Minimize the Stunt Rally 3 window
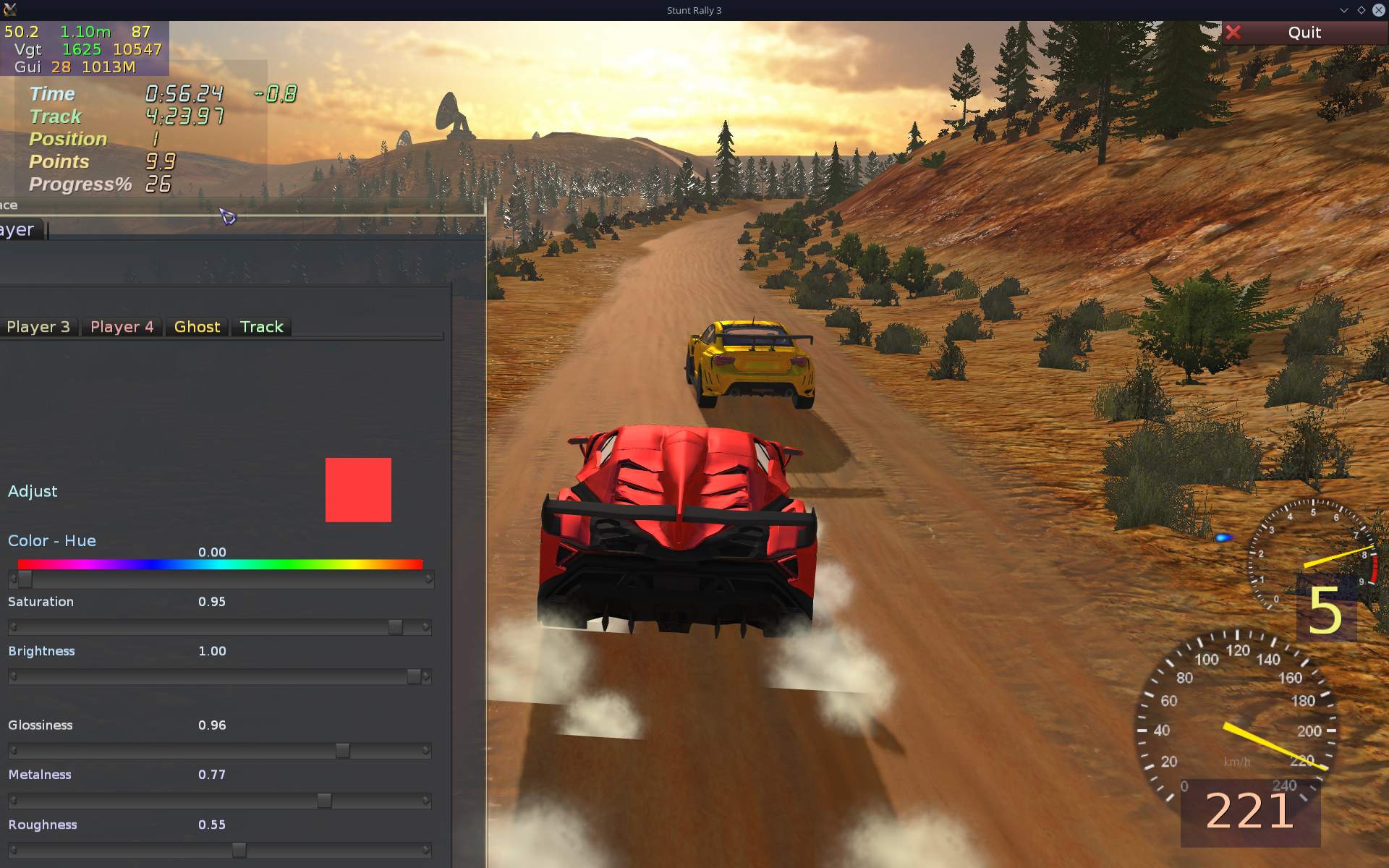This screenshot has width=1389, height=868. click(x=1343, y=10)
